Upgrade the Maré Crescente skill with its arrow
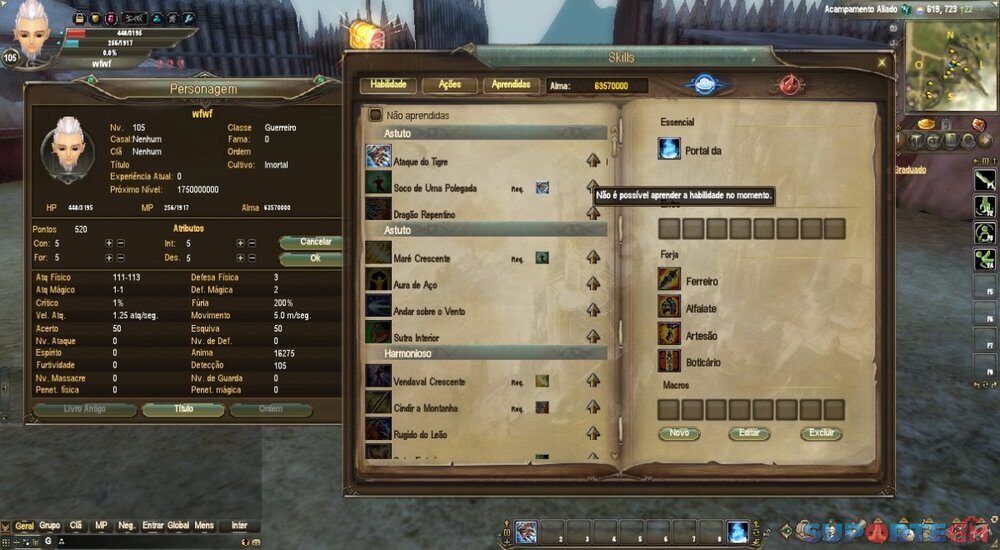Viewport: 1000px width, 550px height. [x=593, y=258]
